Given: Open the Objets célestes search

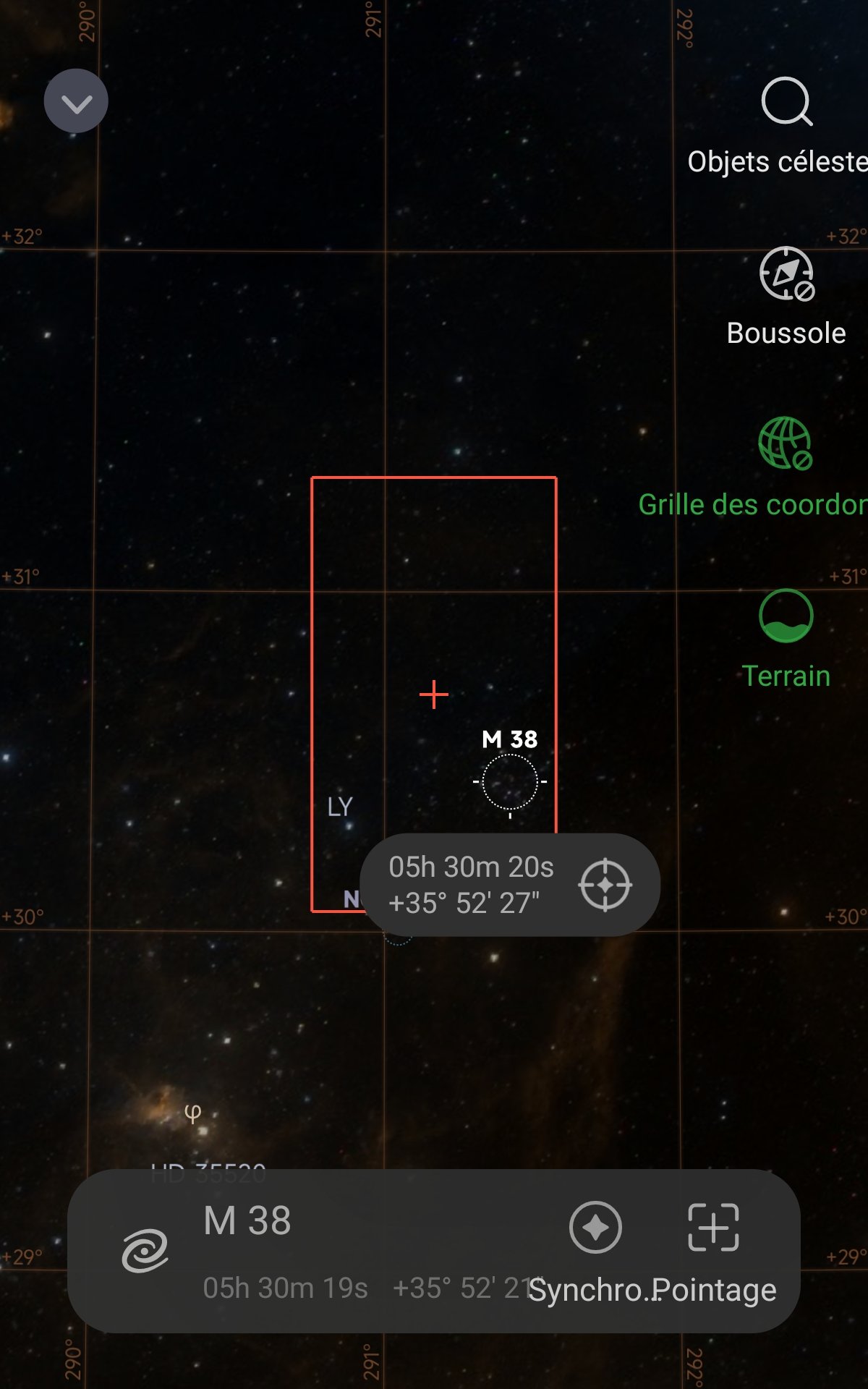Looking at the screenshot, I should [x=786, y=103].
